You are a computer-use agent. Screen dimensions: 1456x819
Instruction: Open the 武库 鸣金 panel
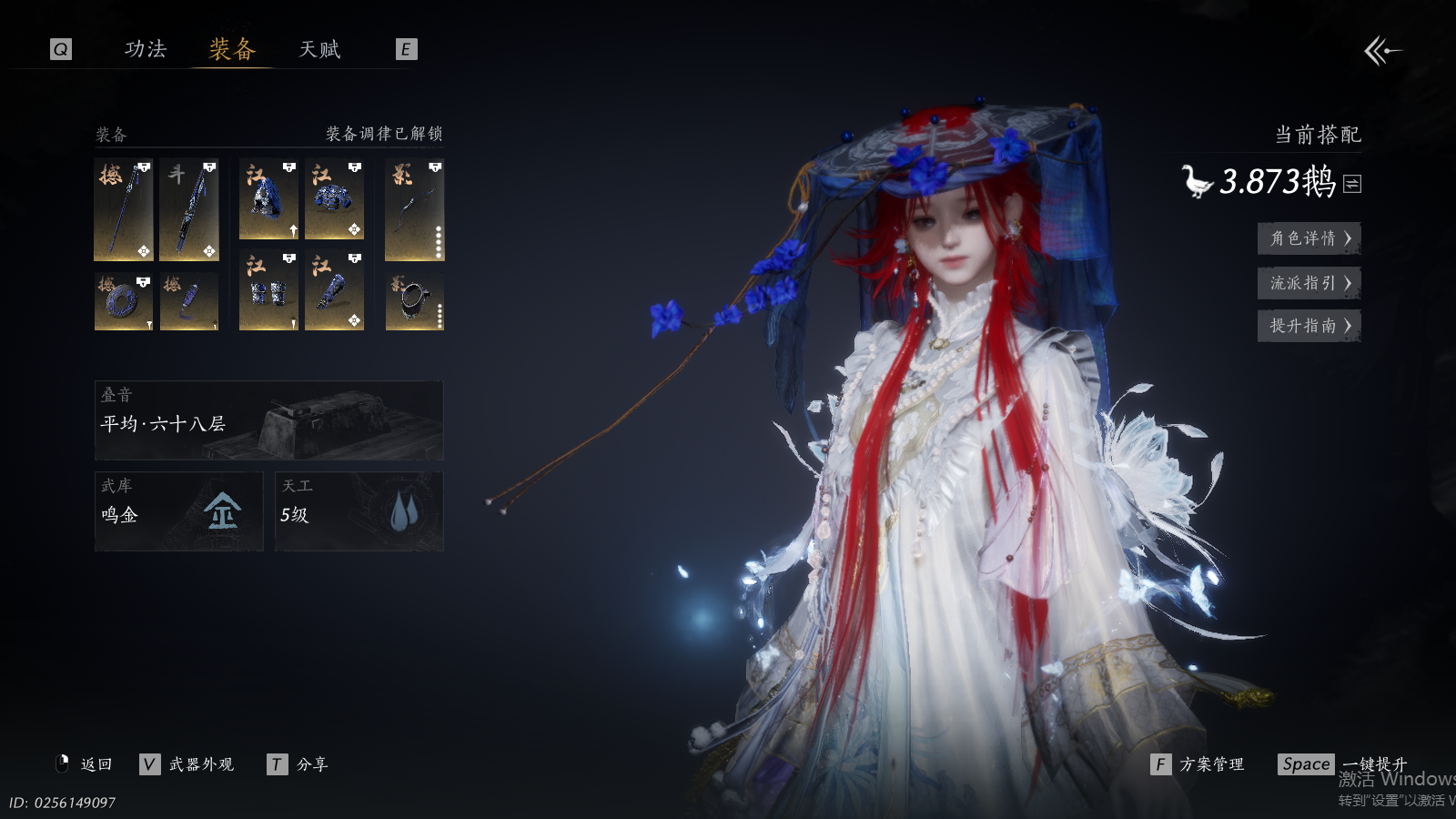click(178, 511)
